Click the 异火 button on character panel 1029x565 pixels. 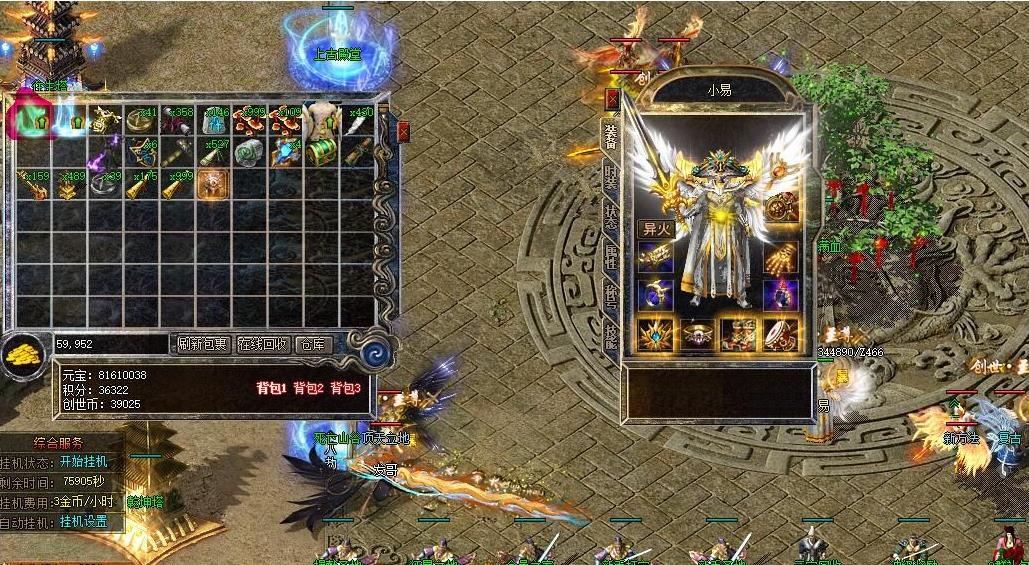[x=655, y=228]
